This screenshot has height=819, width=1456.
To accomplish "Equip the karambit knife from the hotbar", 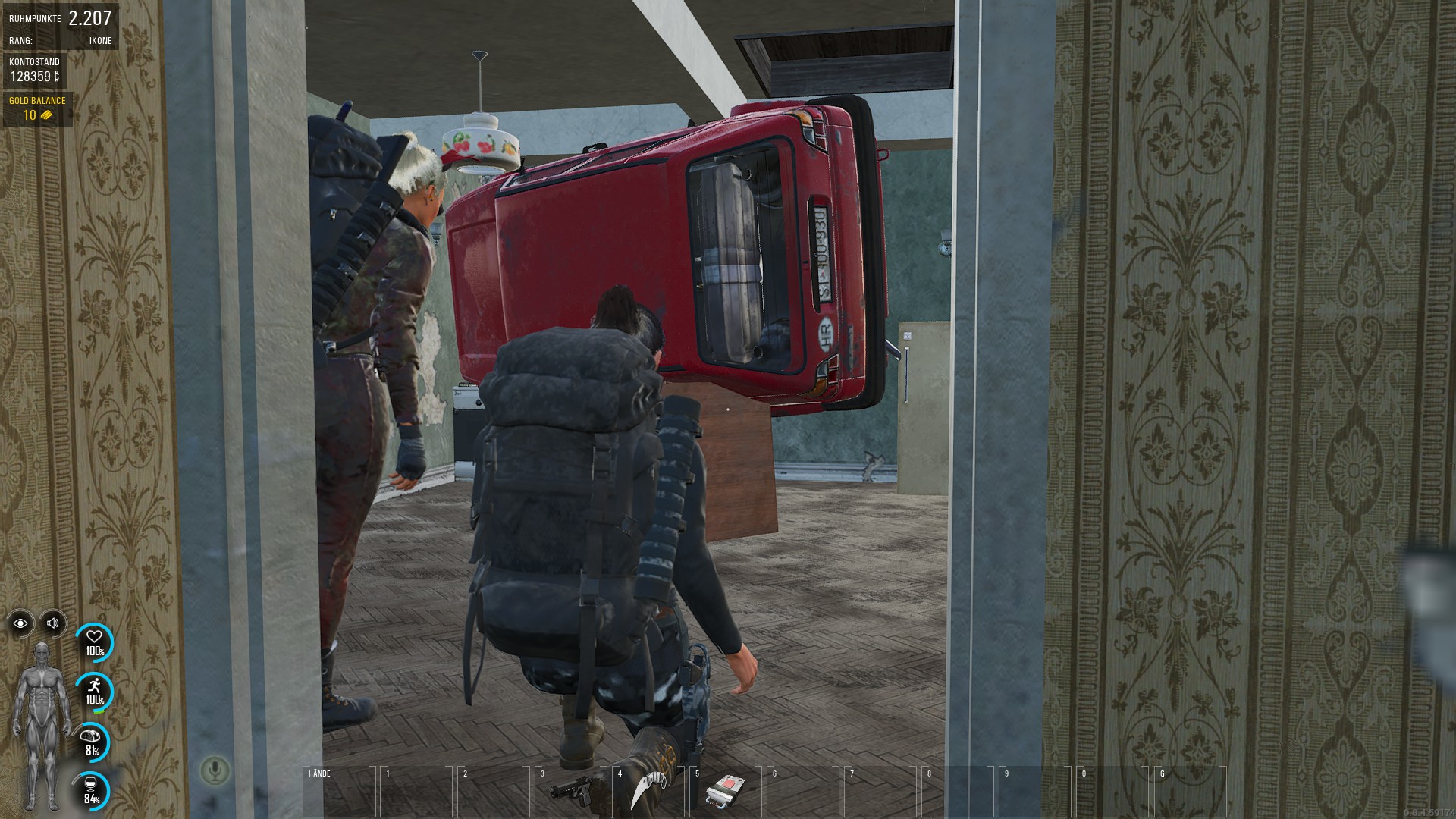I will [647, 791].
